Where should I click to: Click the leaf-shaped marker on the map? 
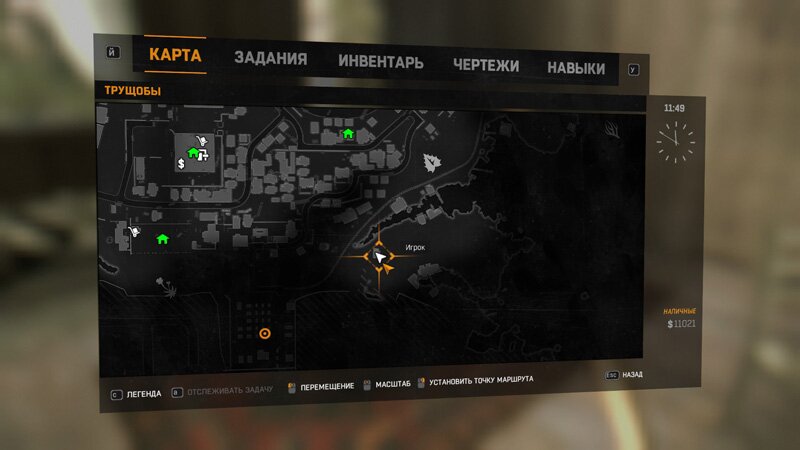[432, 162]
